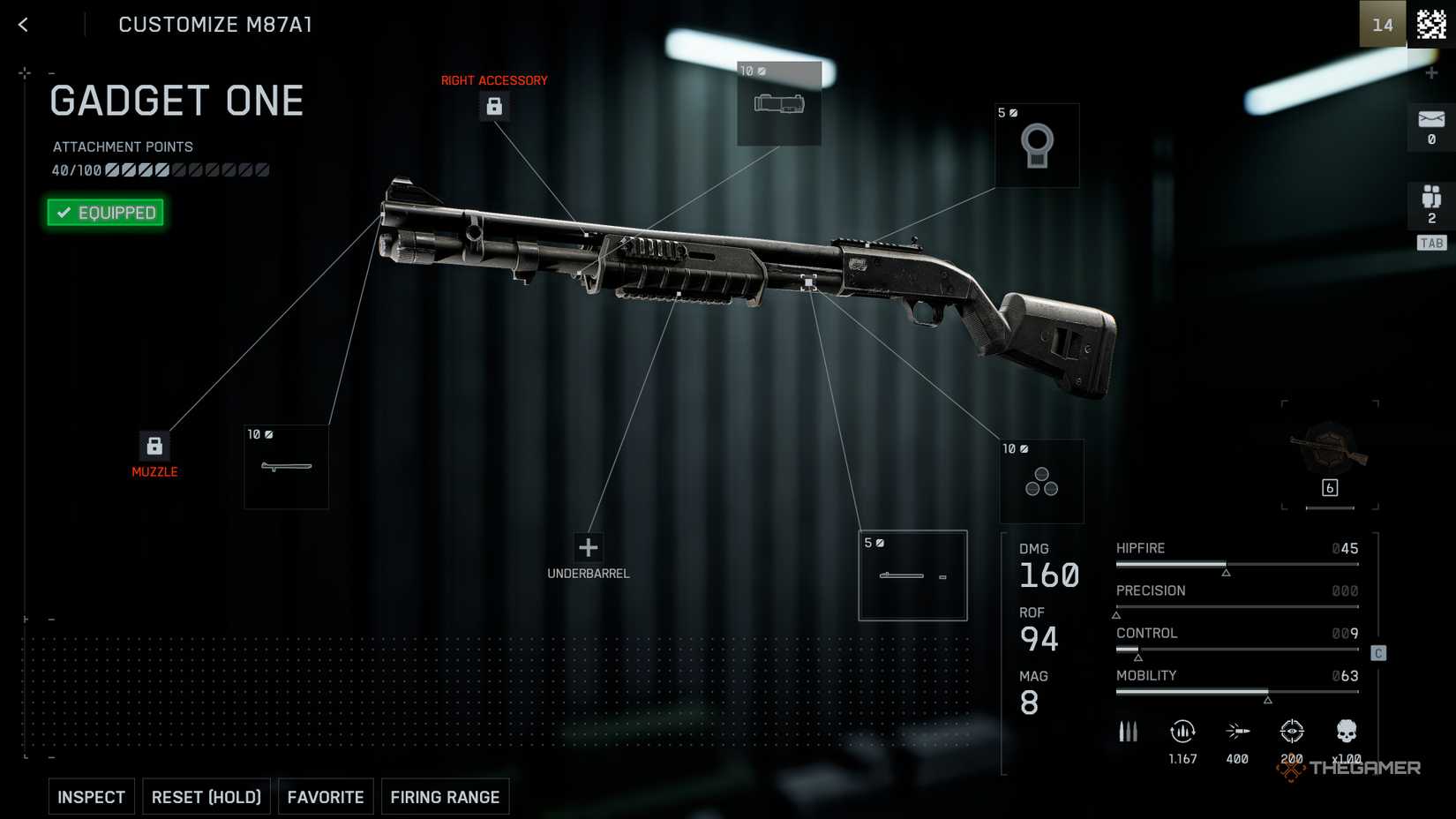The width and height of the screenshot is (1456, 819).
Task: Mark this build as Favorite
Action: tap(326, 797)
